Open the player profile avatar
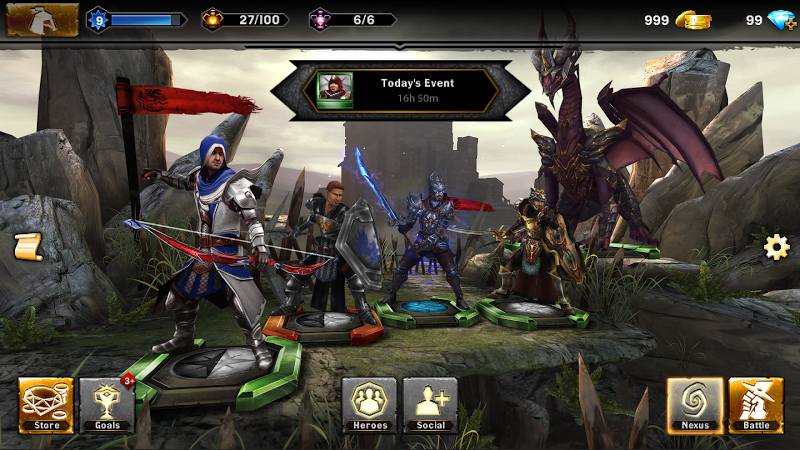 (x=42, y=19)
